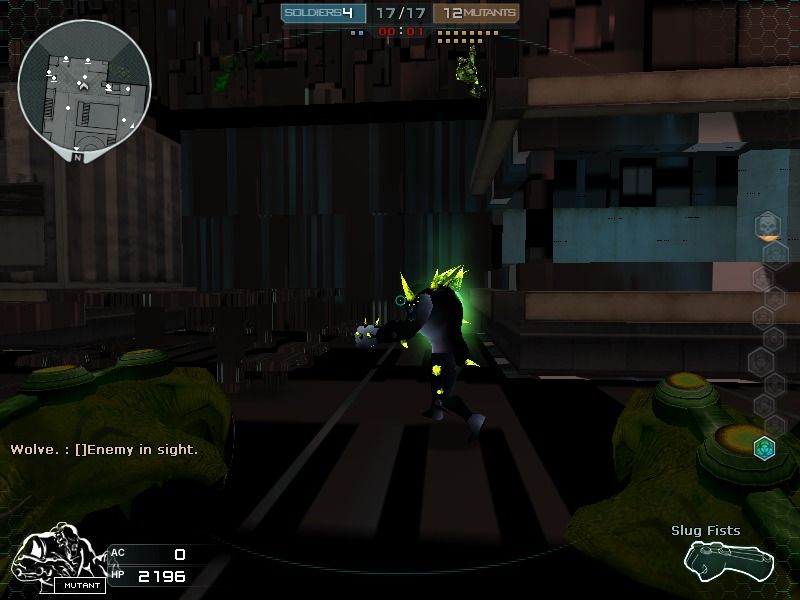The image size is (800, 600).
Task: Click the skull hexagon icon
Action: [x=768, y=226]
